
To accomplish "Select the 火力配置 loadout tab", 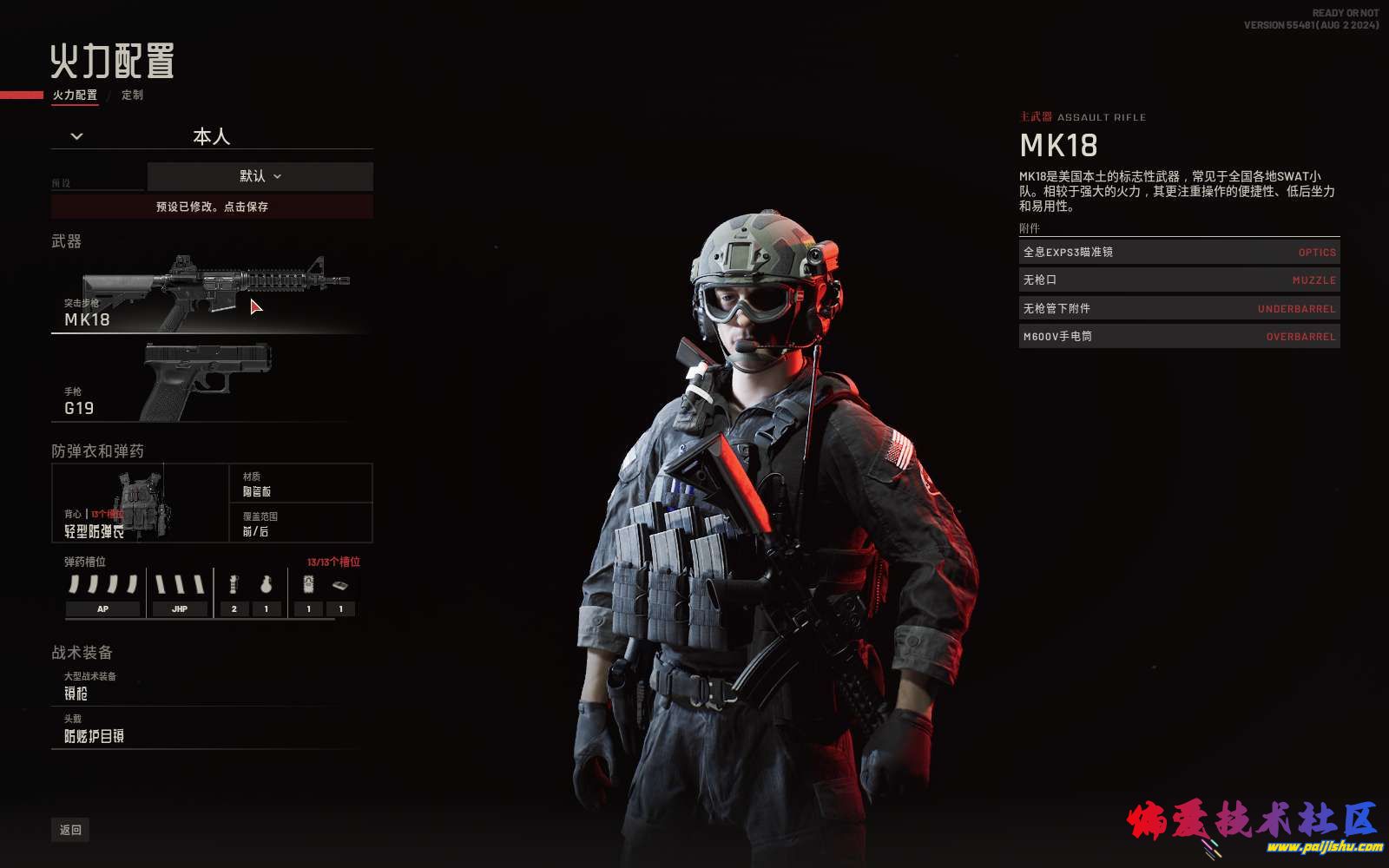I will pyautogui.click(x=75, y=95).
